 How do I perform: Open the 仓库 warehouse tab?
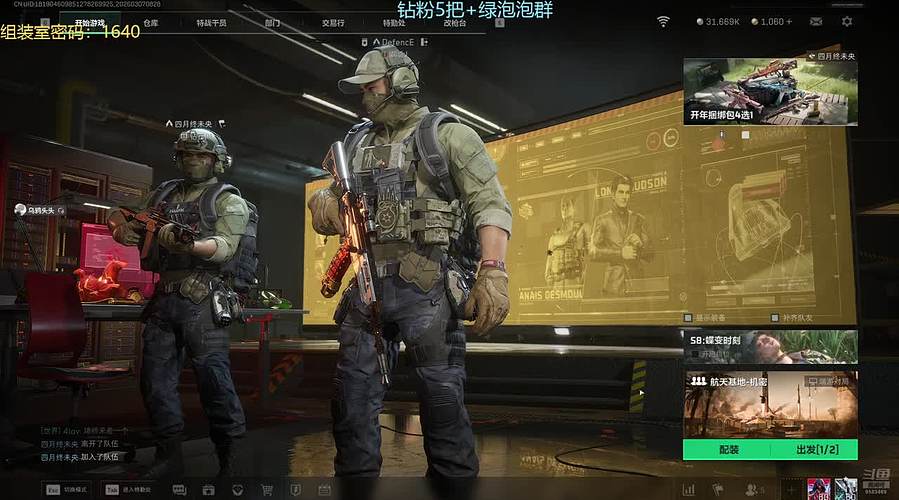pyautogui.click(x=151, y=22)
